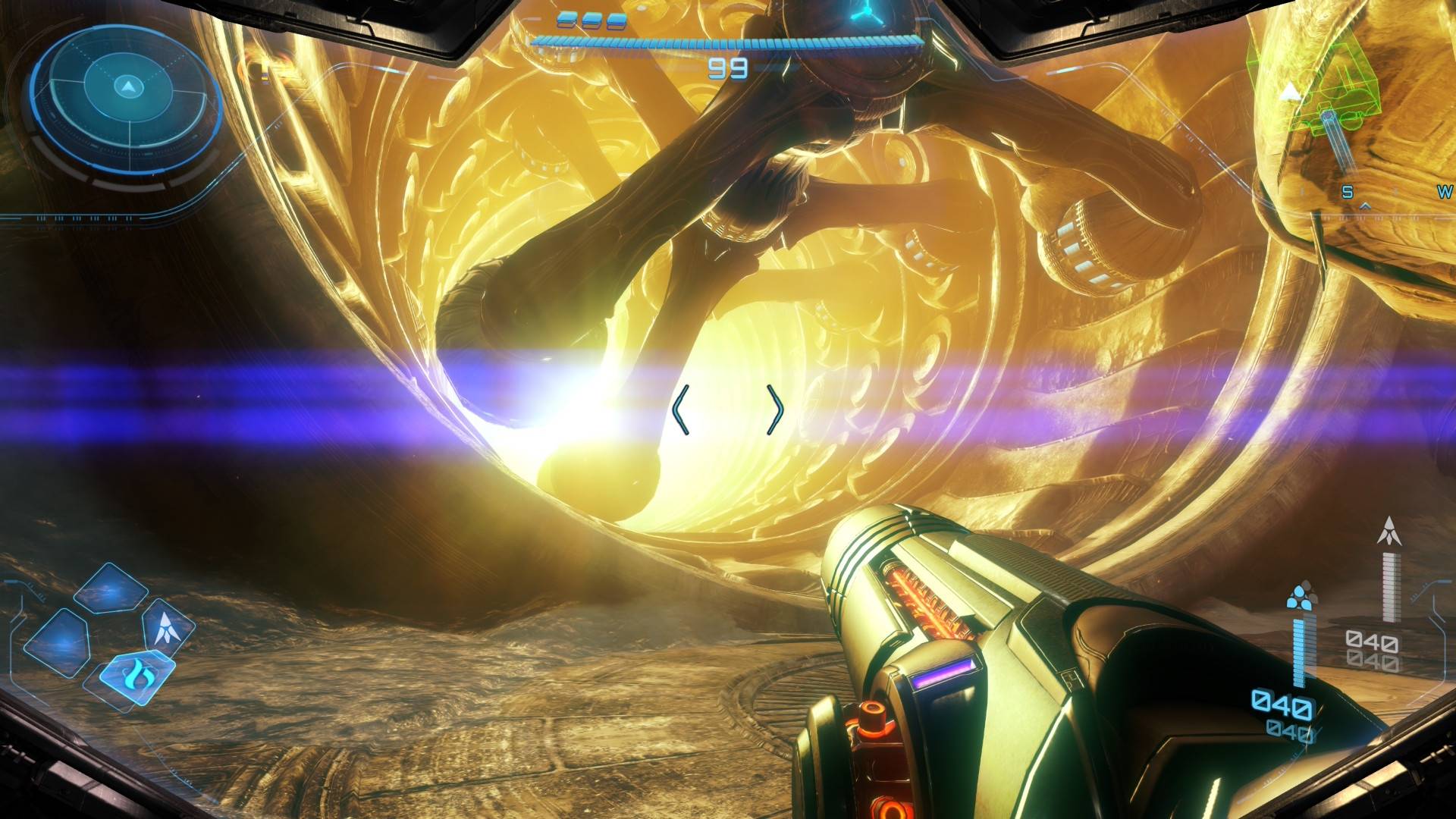The width and height of the screenshot is (1456, 819).
Task: Click the grey missile ammo icon
Action: pyautogui.click(x=1389, y=532)
